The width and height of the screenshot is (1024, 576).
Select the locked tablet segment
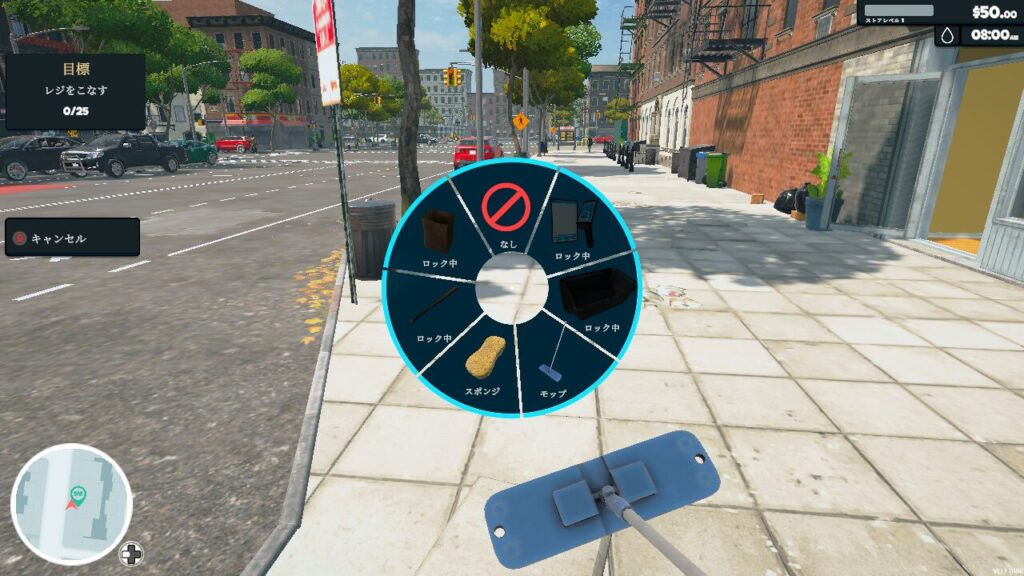[x=573, y=226]
